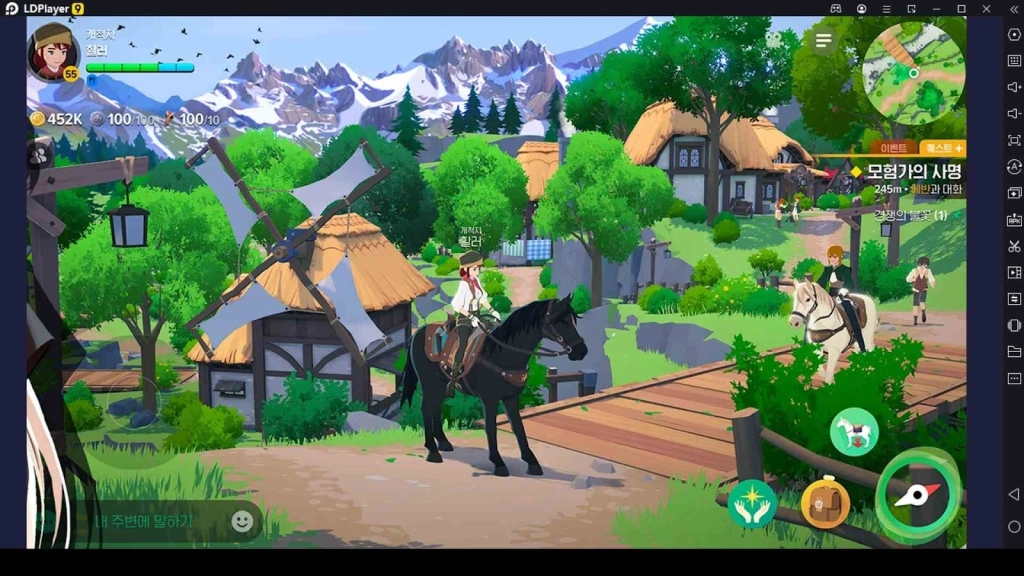The height and width of the screenshot is (576, 1024).
Task: Open the backpack inventory
Action: tap(825, 503)
